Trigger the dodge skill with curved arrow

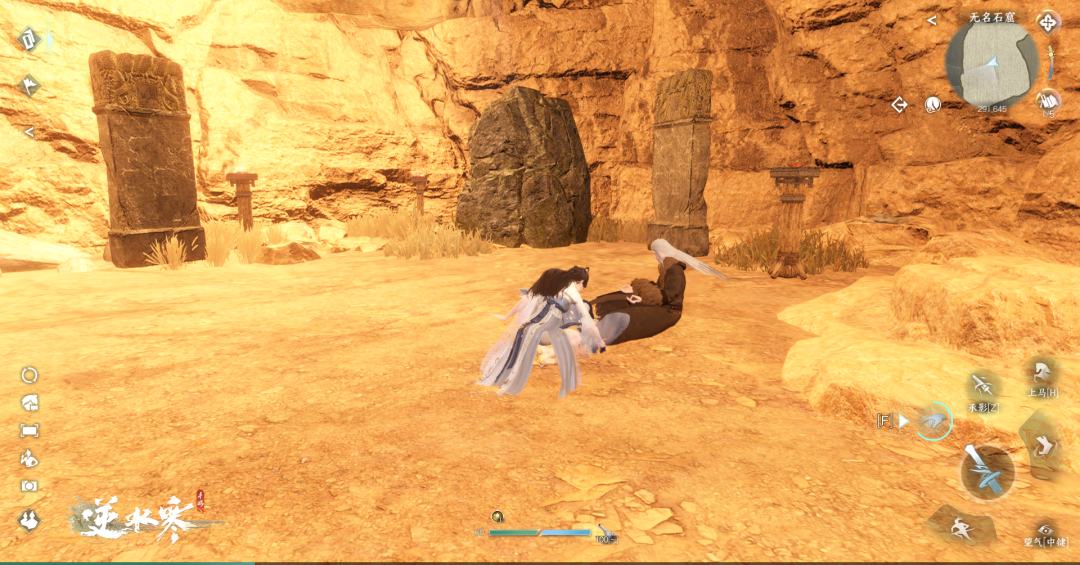(1044, 446)
